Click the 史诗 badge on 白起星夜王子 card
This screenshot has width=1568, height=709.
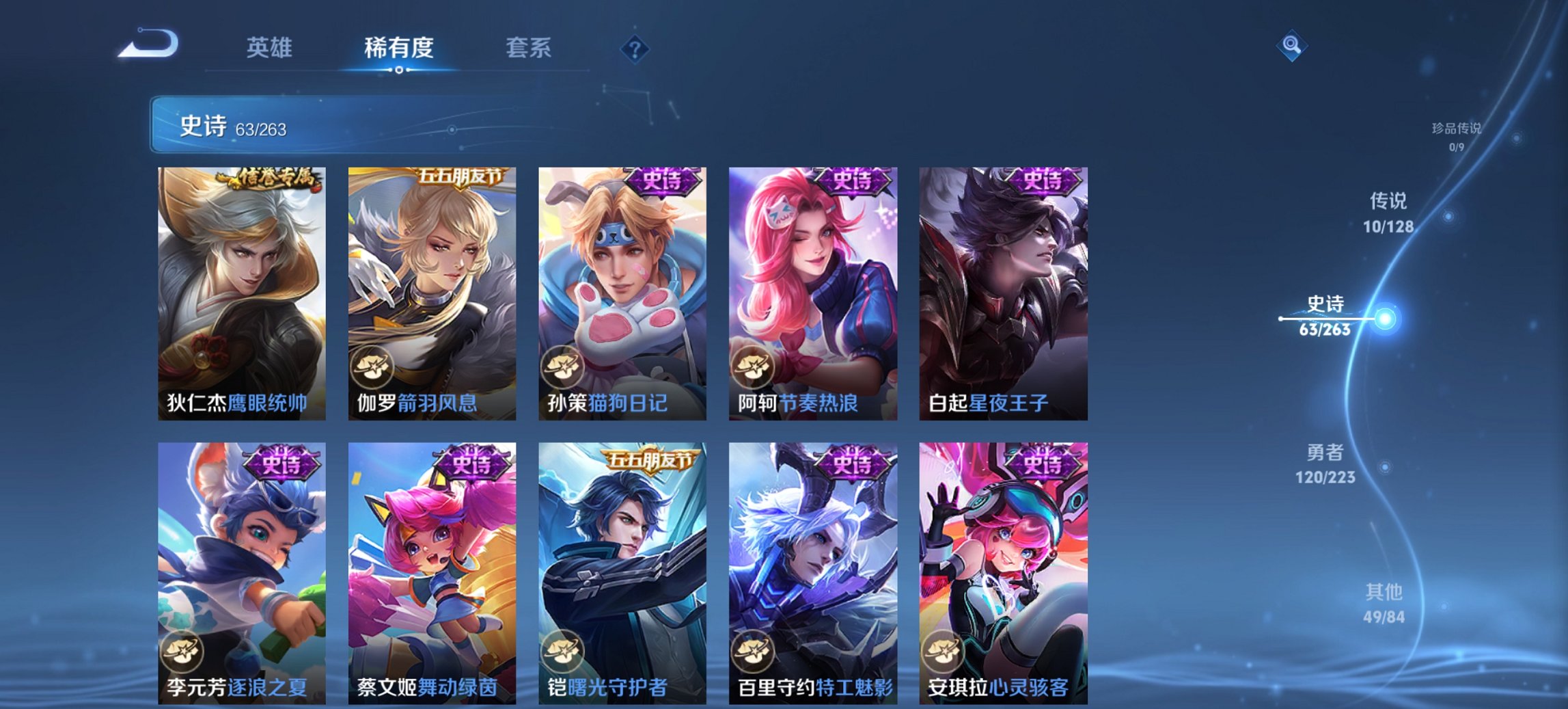point(1043,182)
